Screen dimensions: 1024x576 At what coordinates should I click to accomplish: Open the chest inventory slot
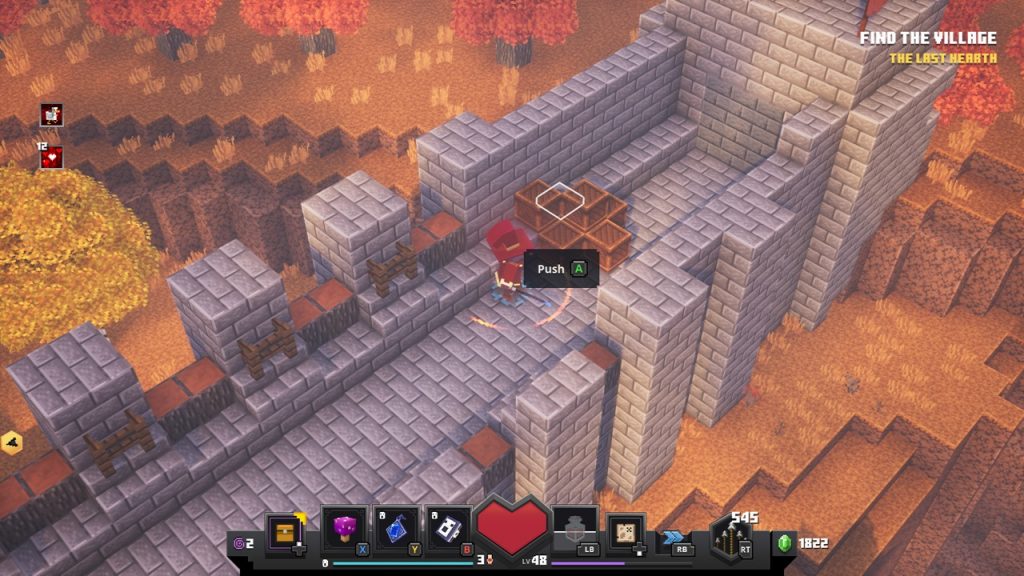click(x=286, y=531)
